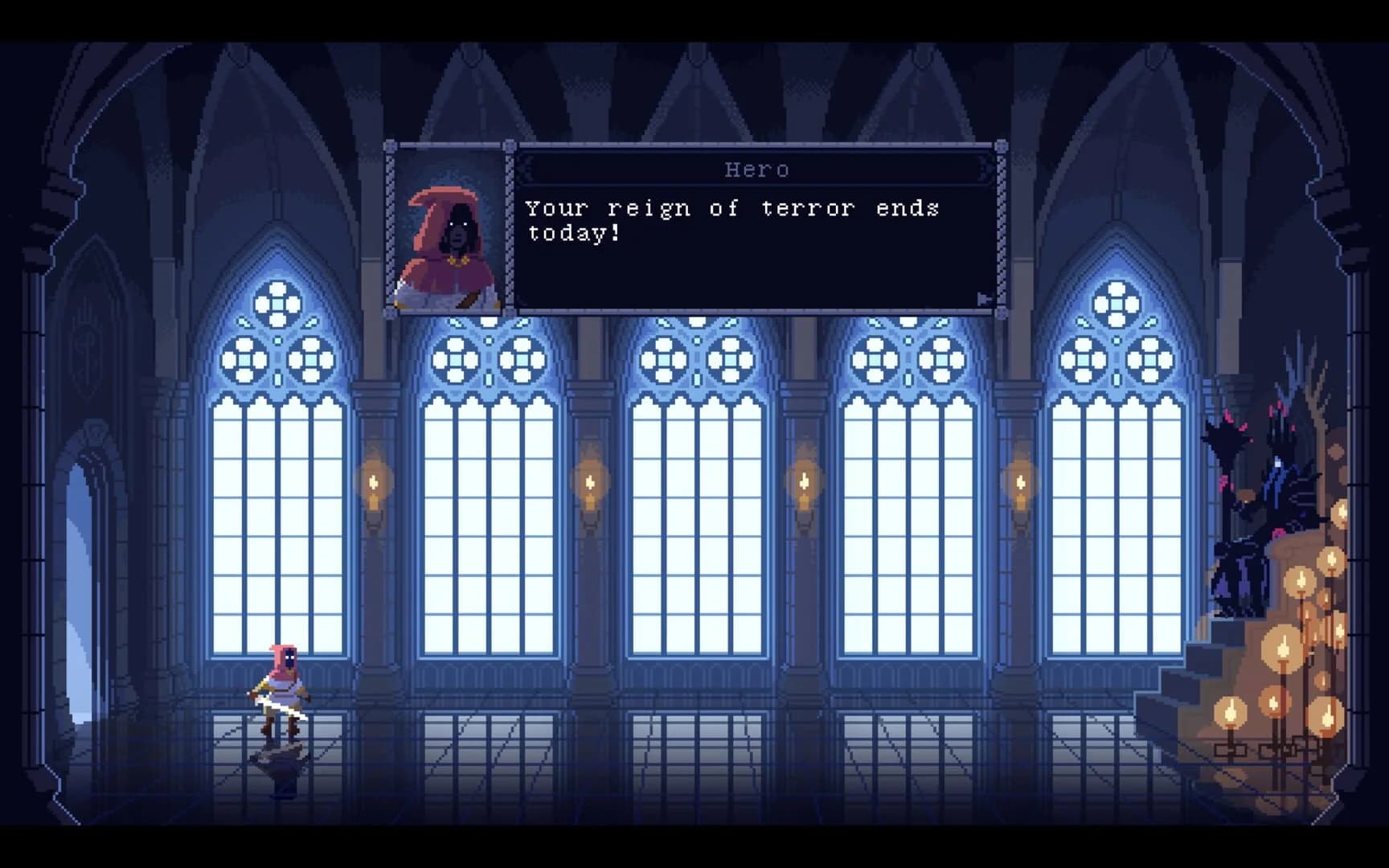Click the word today! in the dialogue
Viewport: 1389px width, 868px height.
[572, 235]
